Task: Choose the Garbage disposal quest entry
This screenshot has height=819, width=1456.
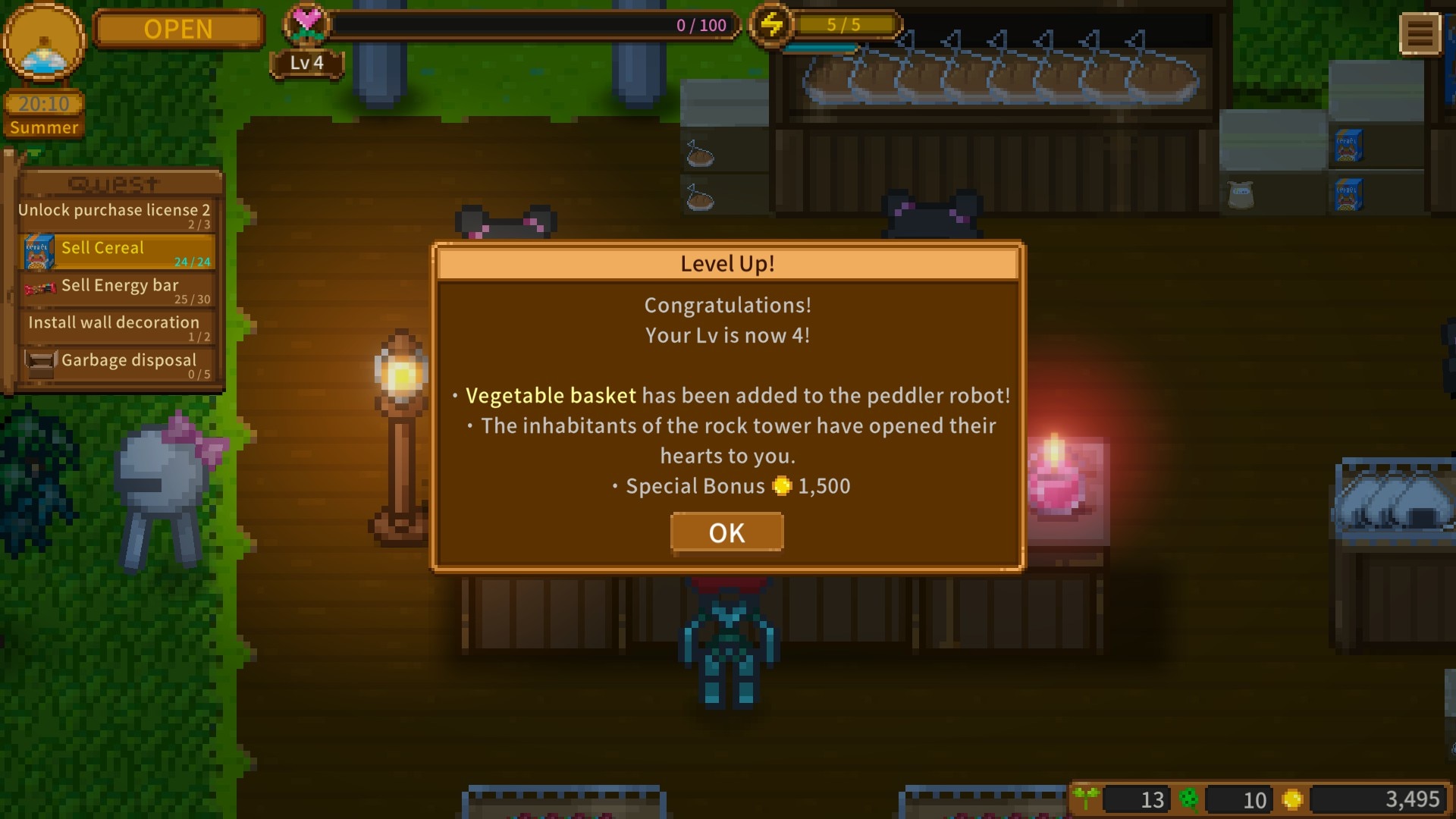Action: pos(118,364)
